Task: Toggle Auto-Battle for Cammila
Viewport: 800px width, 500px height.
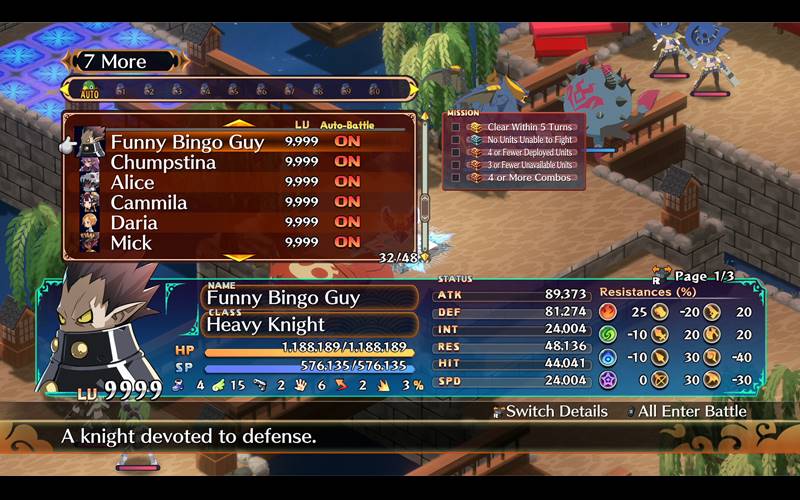Action: tap(347, 202)
